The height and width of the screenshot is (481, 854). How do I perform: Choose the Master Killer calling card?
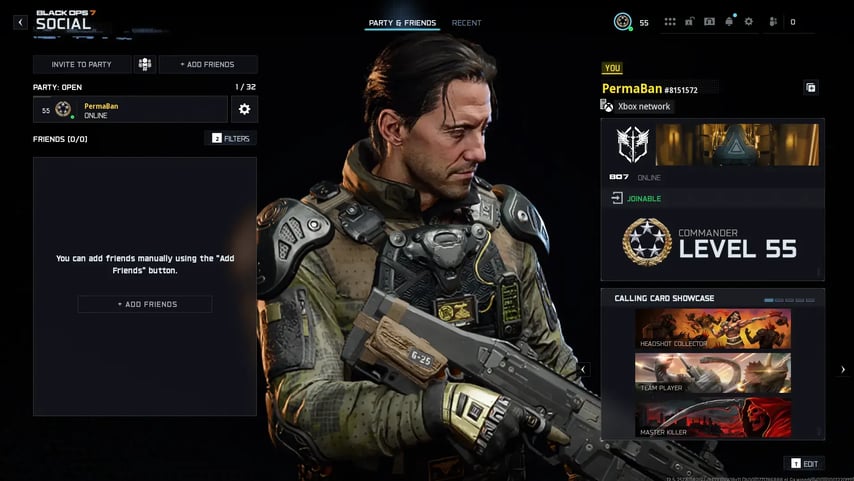[713, 418]
